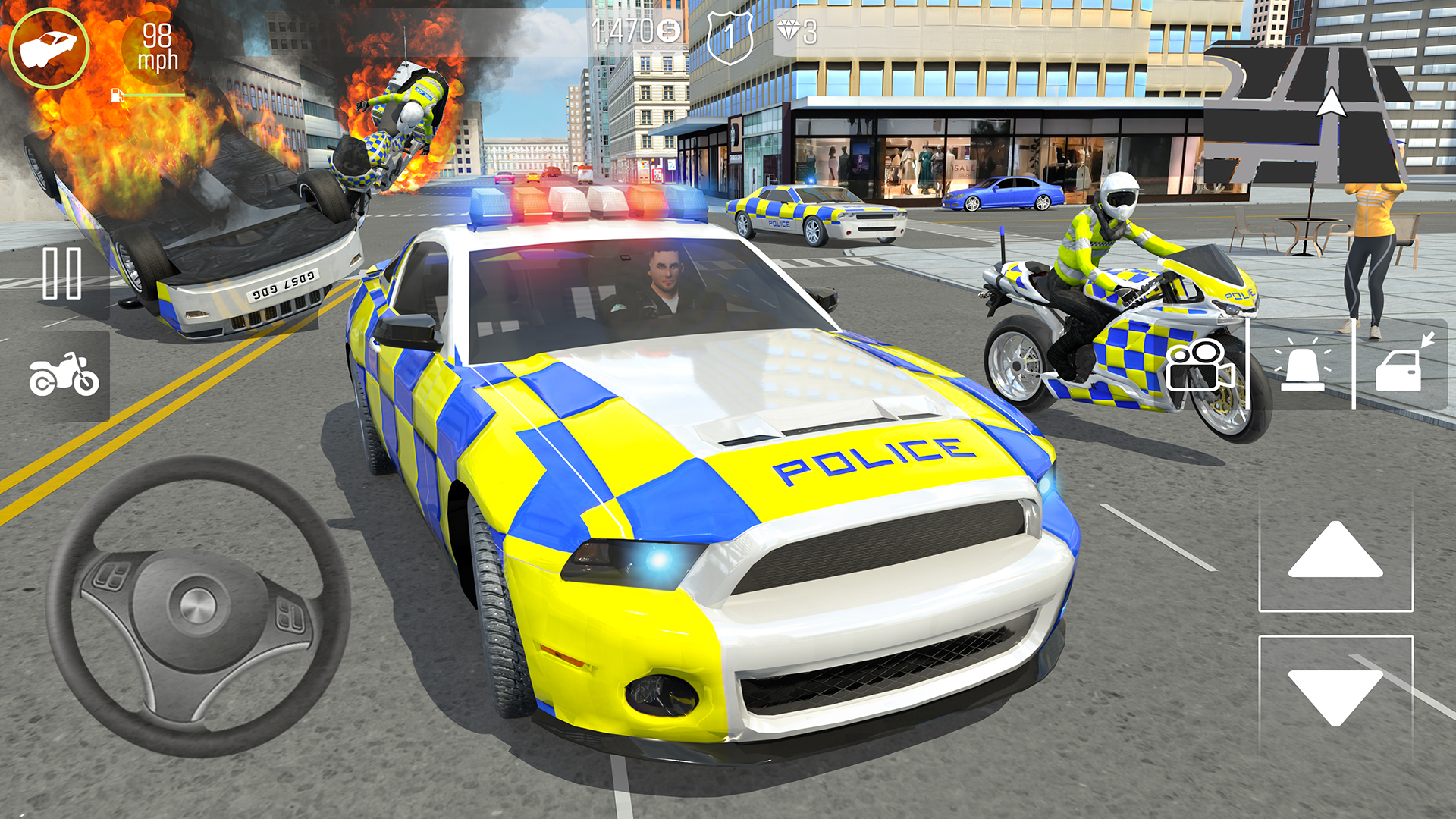Screen dimensions: 1456x819
Task: Toggle the police siren lights on
Action: point(1304,367)
